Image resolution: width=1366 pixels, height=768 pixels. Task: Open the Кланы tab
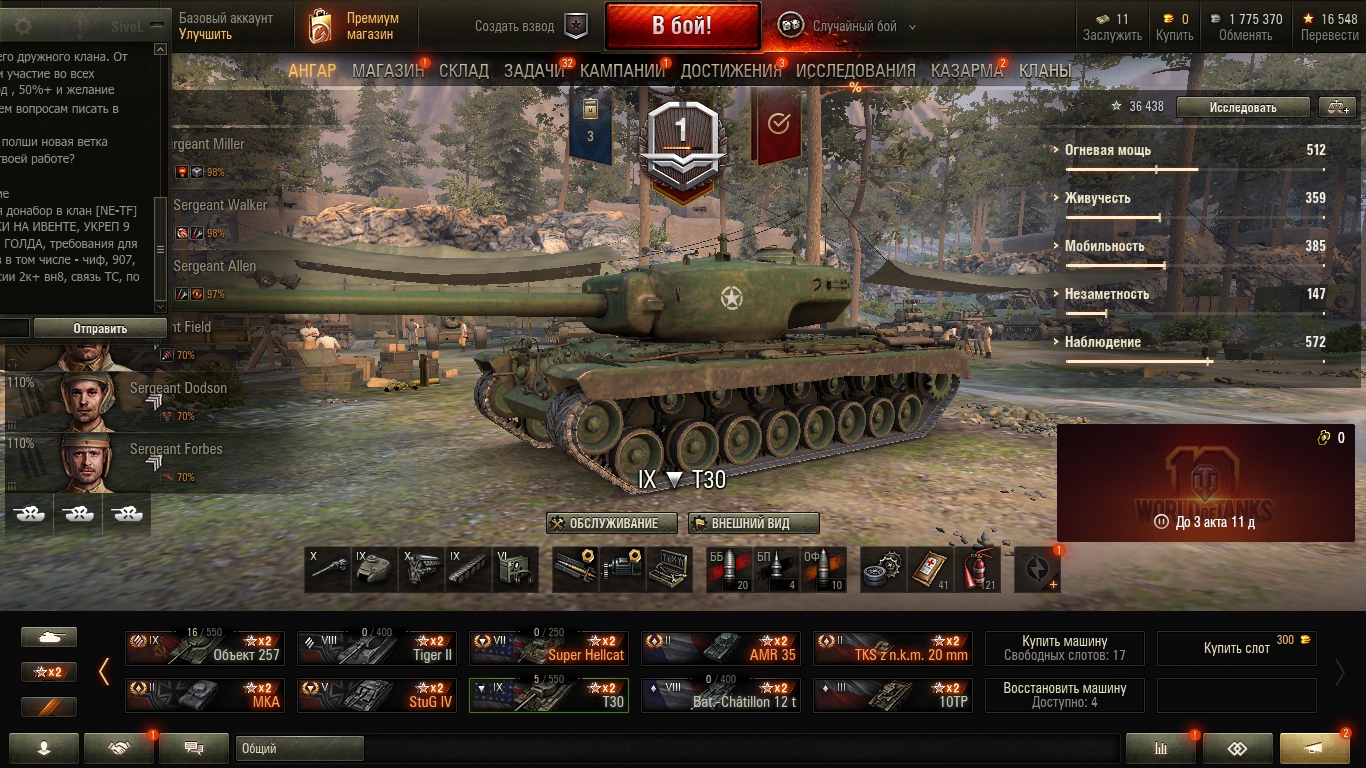tap(1045, 71)
